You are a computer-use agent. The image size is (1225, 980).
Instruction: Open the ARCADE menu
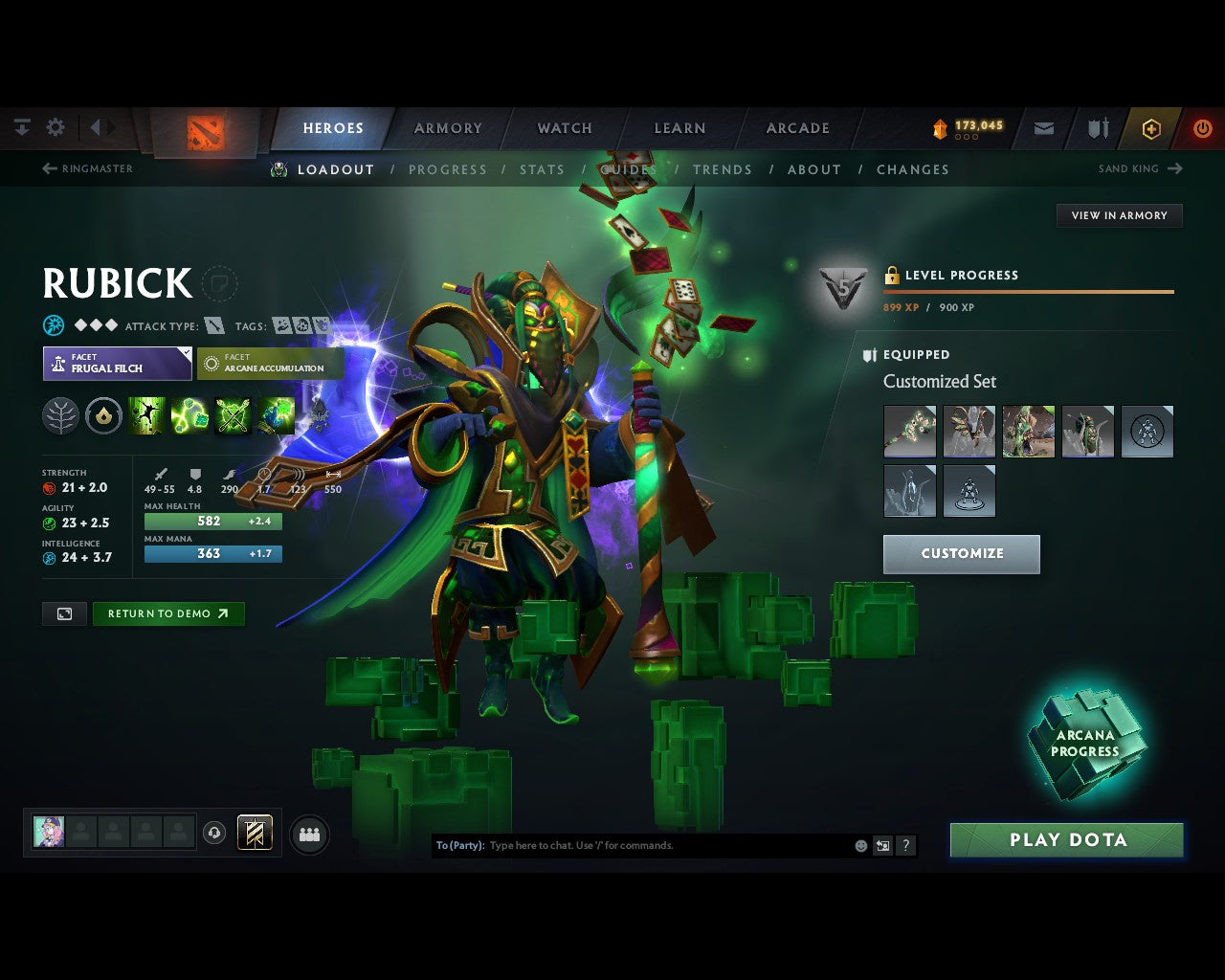[795, 128]
